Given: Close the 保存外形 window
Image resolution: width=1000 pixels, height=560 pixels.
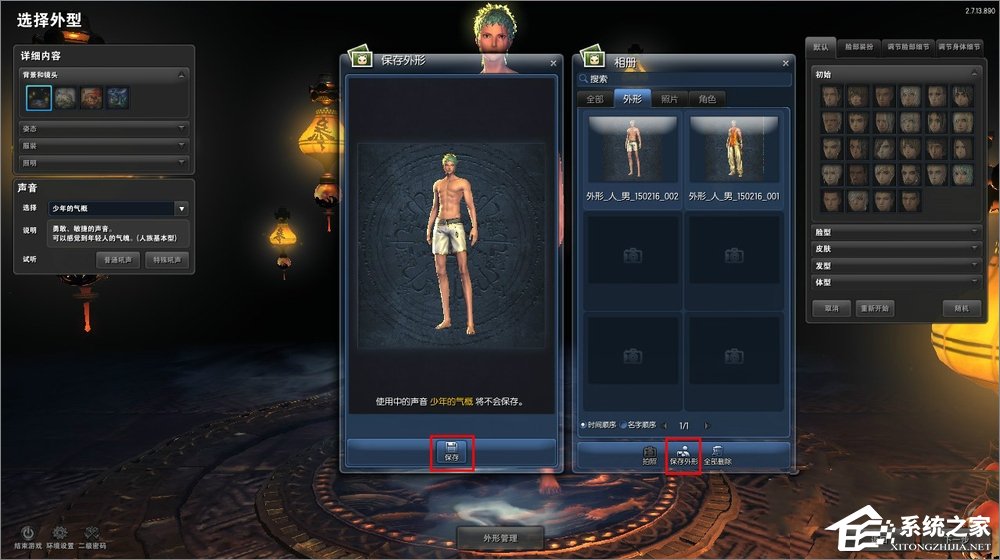Looking at the screenshot, I should (553, 62).
